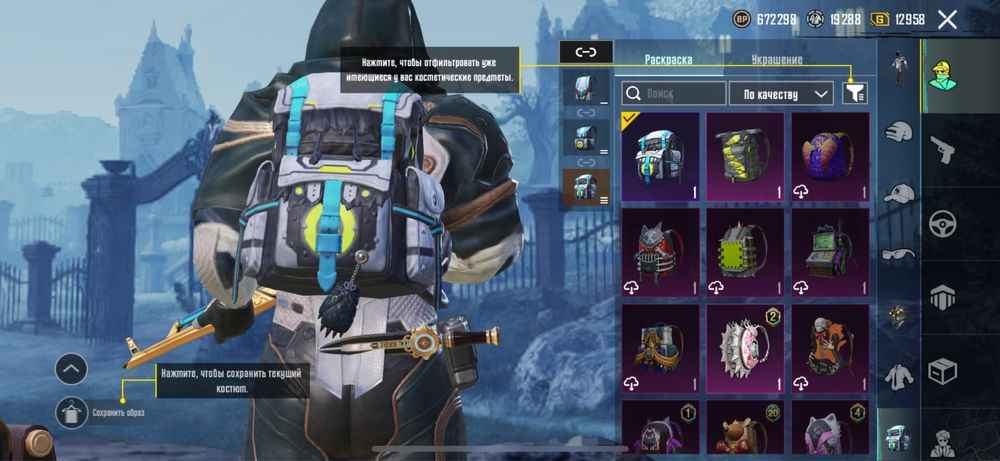Viewport: 1000px width, 461px height.
Task: Expand the round up-arrow button
Action: pyautogui.click(x=71, y=370)
